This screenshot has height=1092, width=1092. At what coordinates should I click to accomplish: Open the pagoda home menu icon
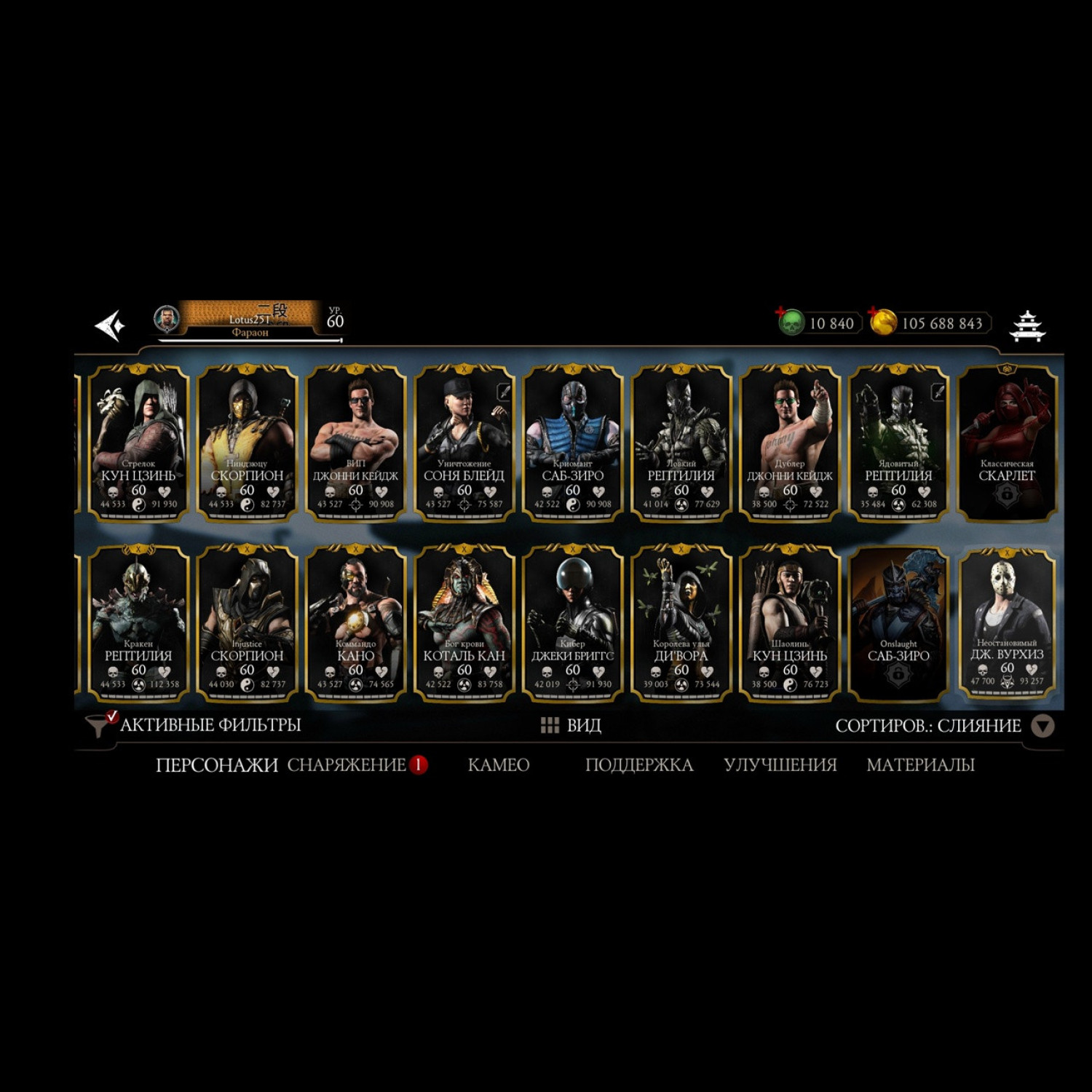pos(1027,325)
